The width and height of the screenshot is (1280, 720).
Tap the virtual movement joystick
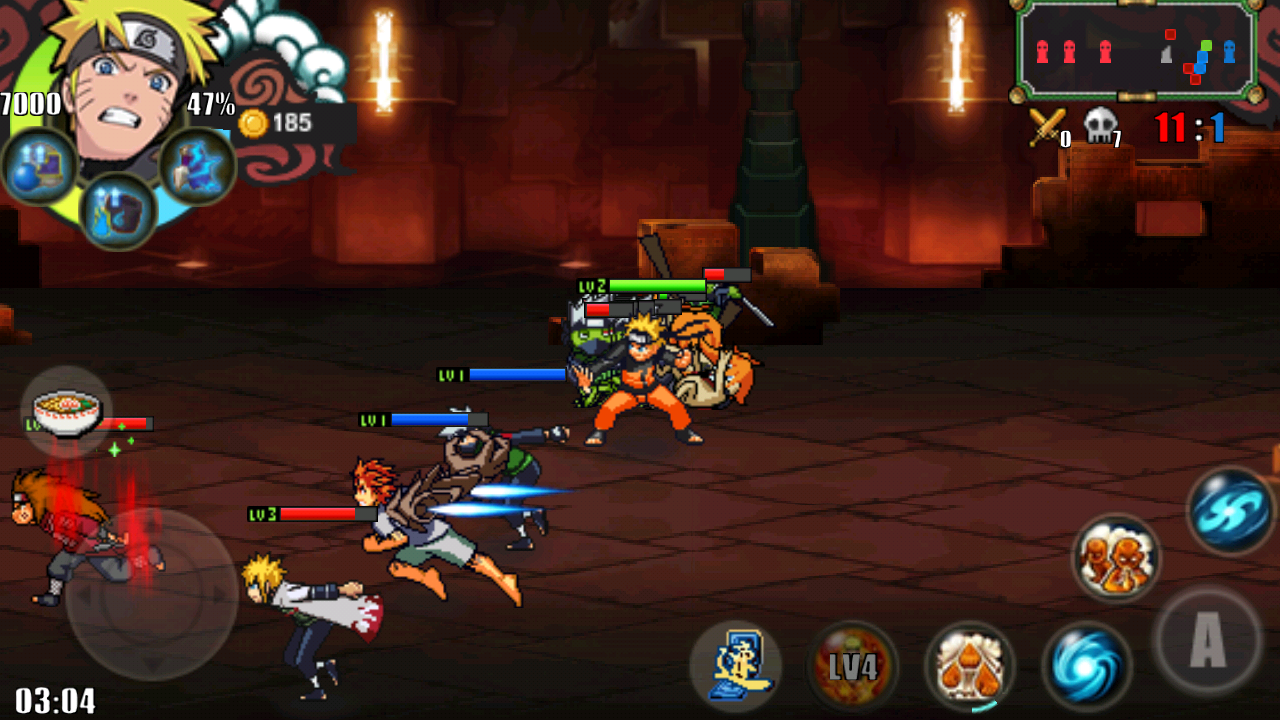[x=152, y=595]
